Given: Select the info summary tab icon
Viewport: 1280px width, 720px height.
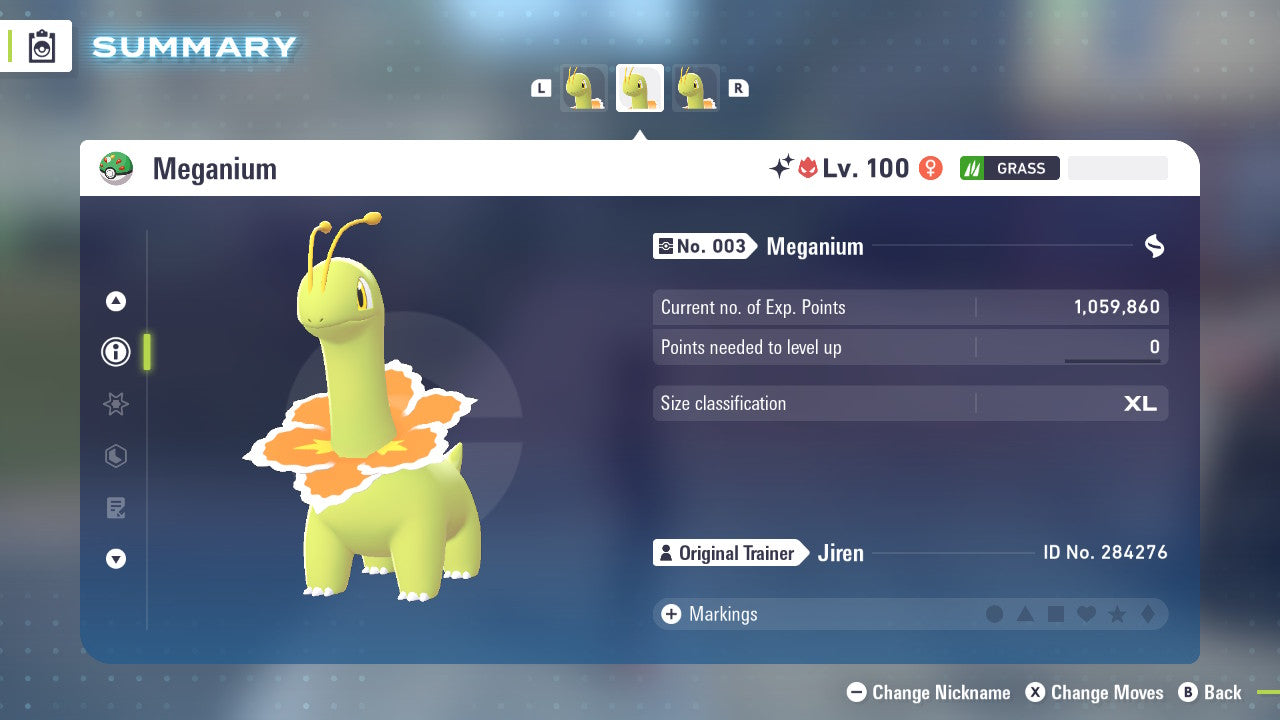Looking at the screenshot, I should 115,351.
